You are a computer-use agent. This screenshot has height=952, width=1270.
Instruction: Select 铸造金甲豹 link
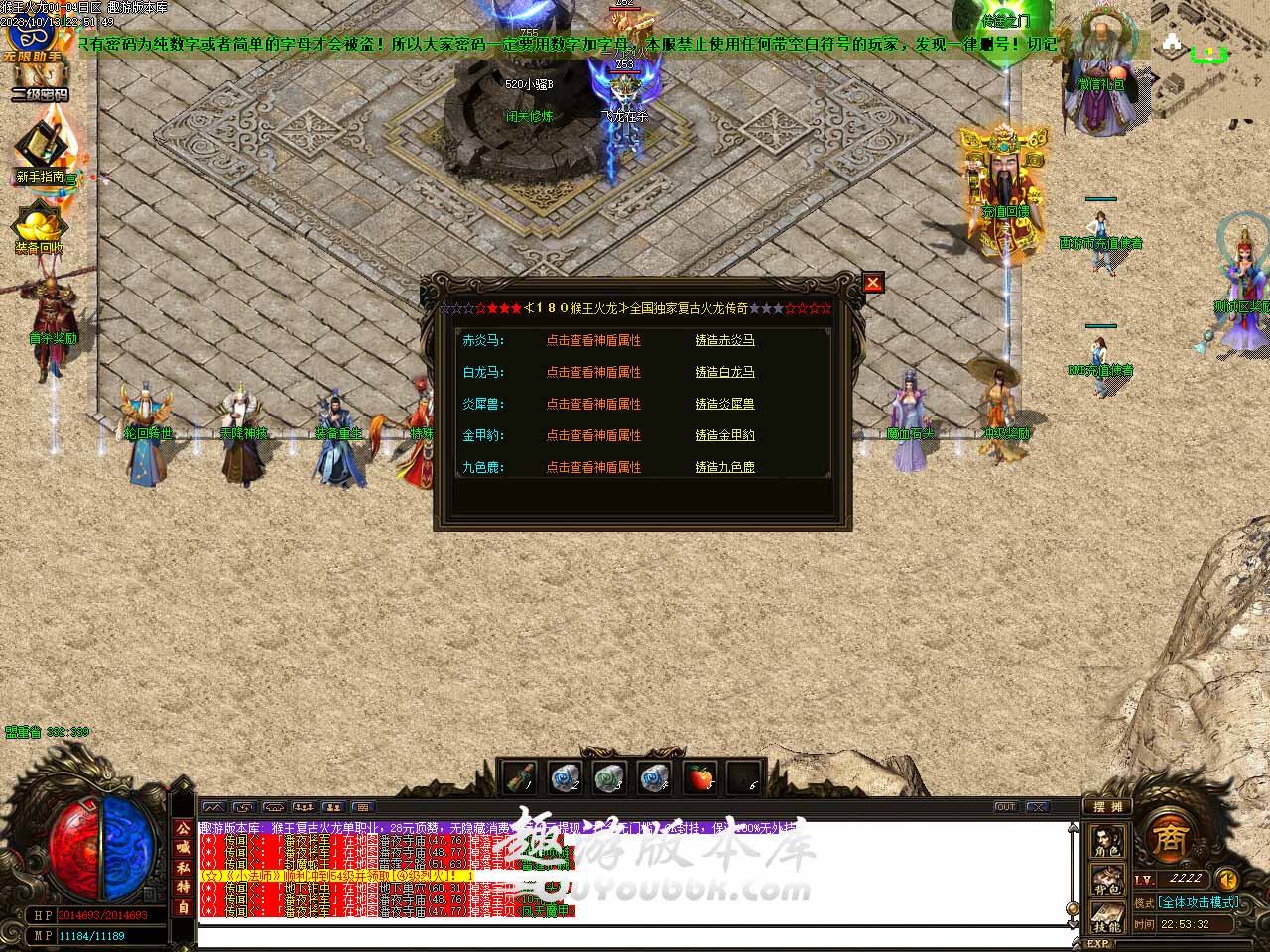724,435
